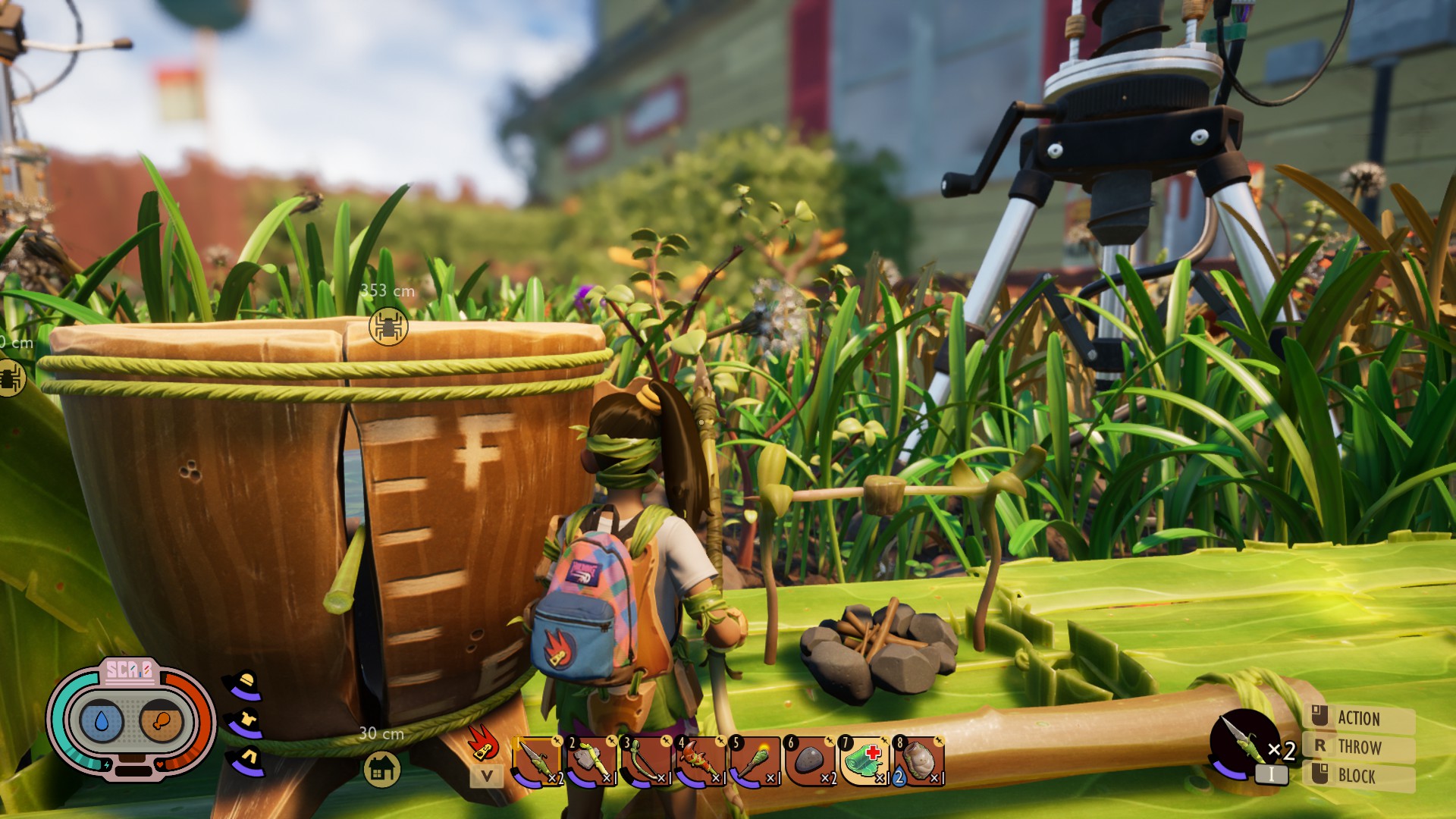The height and width of the screenshot is (819, 1456).
Task: Click the SCA.B device on the HUD
Action: tap(131, 718)
